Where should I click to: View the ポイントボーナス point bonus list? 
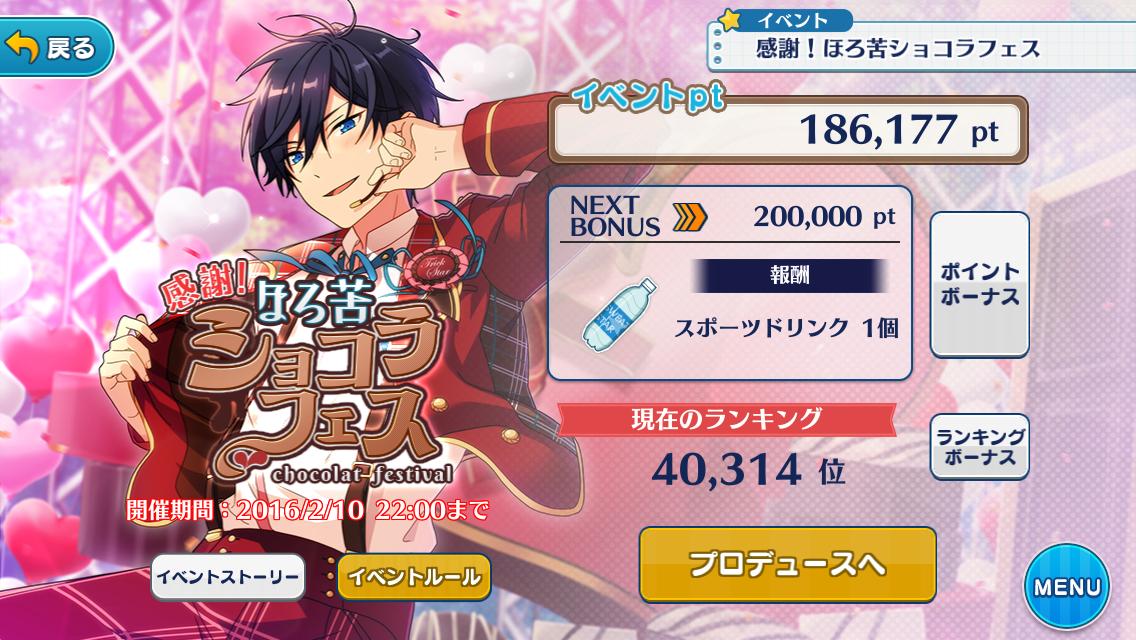[979, 284]
